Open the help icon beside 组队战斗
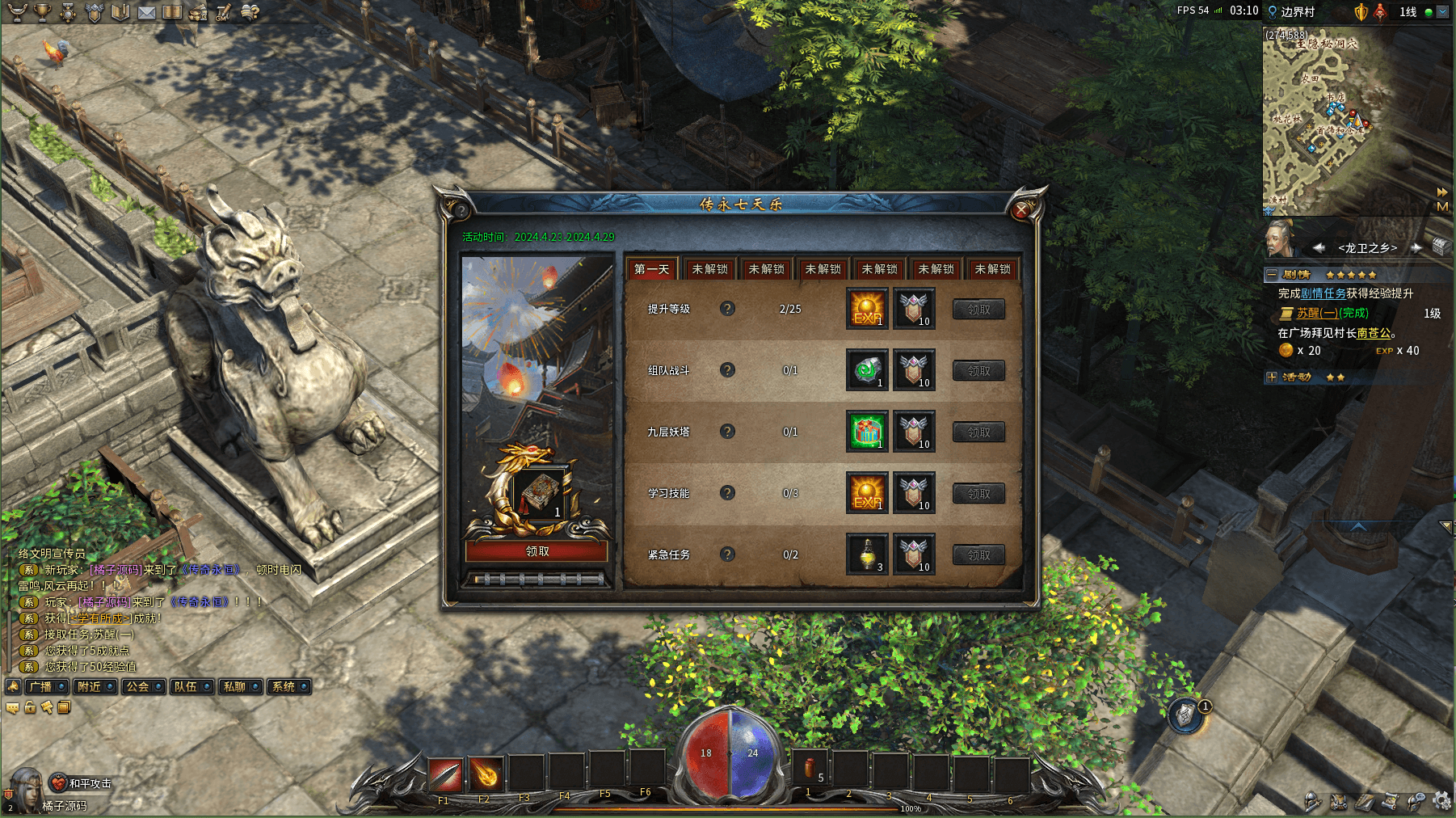 click(727, 370)
